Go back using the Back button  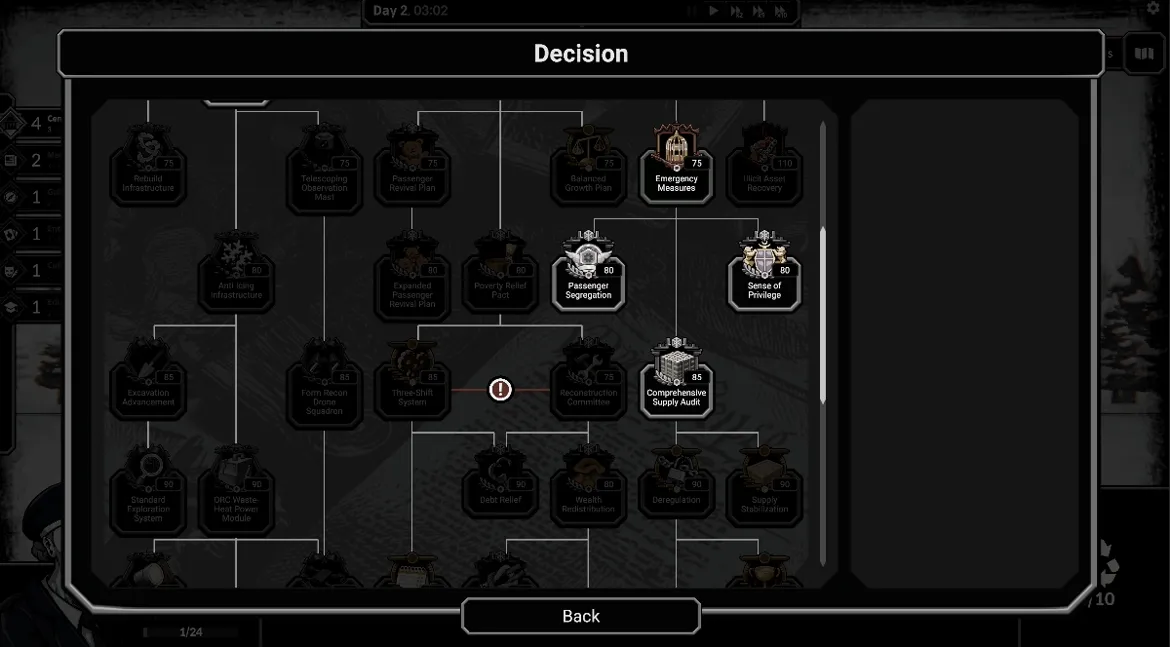(580, 616)
